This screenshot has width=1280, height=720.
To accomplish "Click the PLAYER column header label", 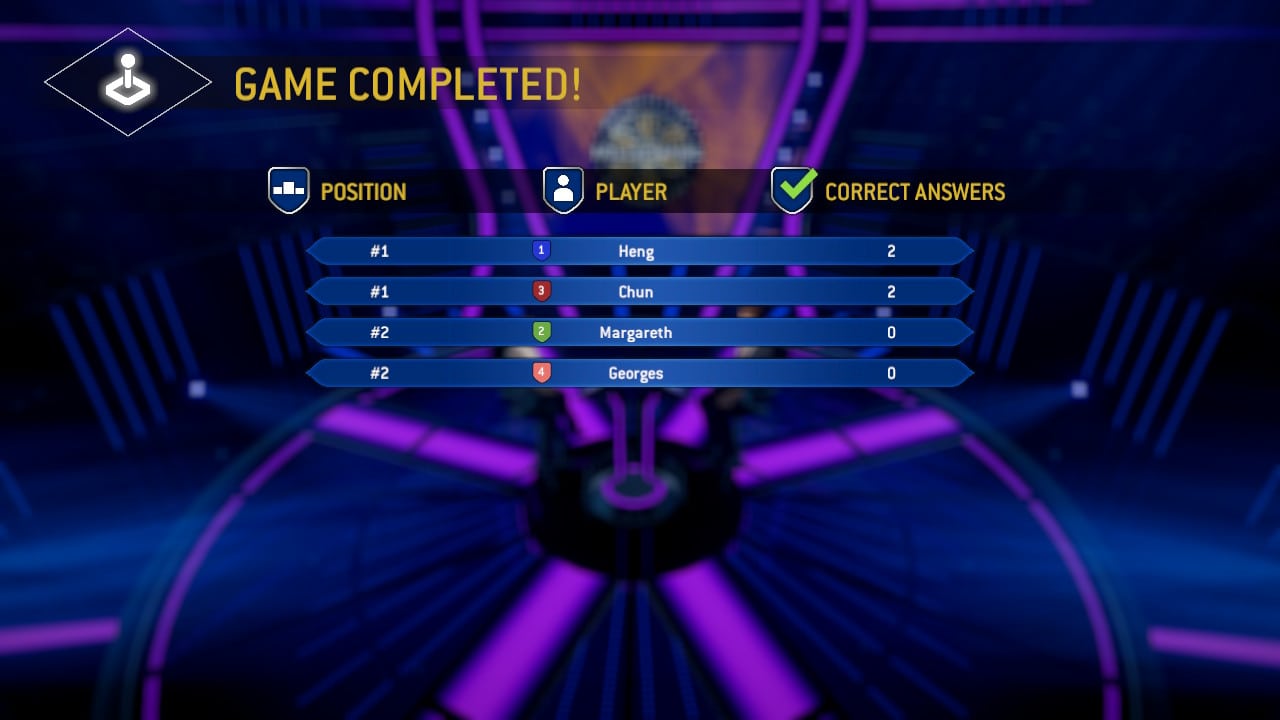I will click(x=629, y=191).
